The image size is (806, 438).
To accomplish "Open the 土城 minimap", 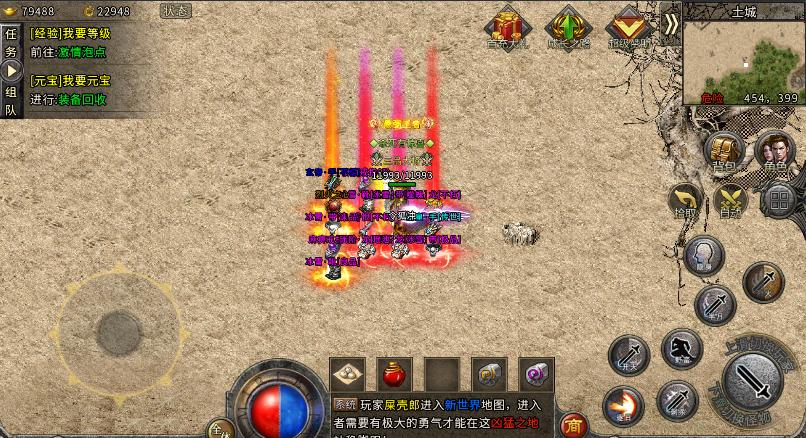I will pos(743,62).
